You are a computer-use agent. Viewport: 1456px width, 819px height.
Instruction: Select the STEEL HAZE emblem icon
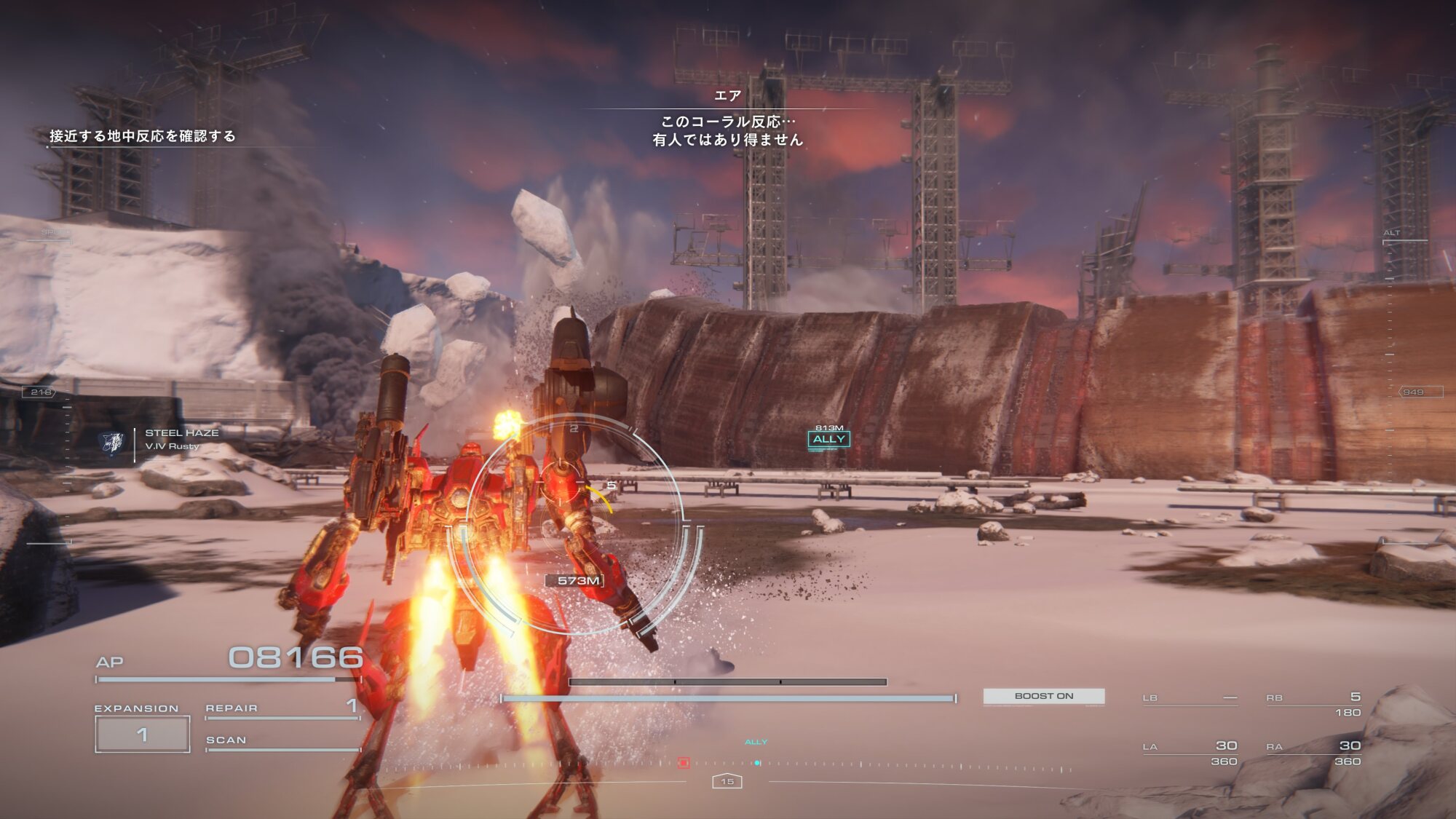112,441
